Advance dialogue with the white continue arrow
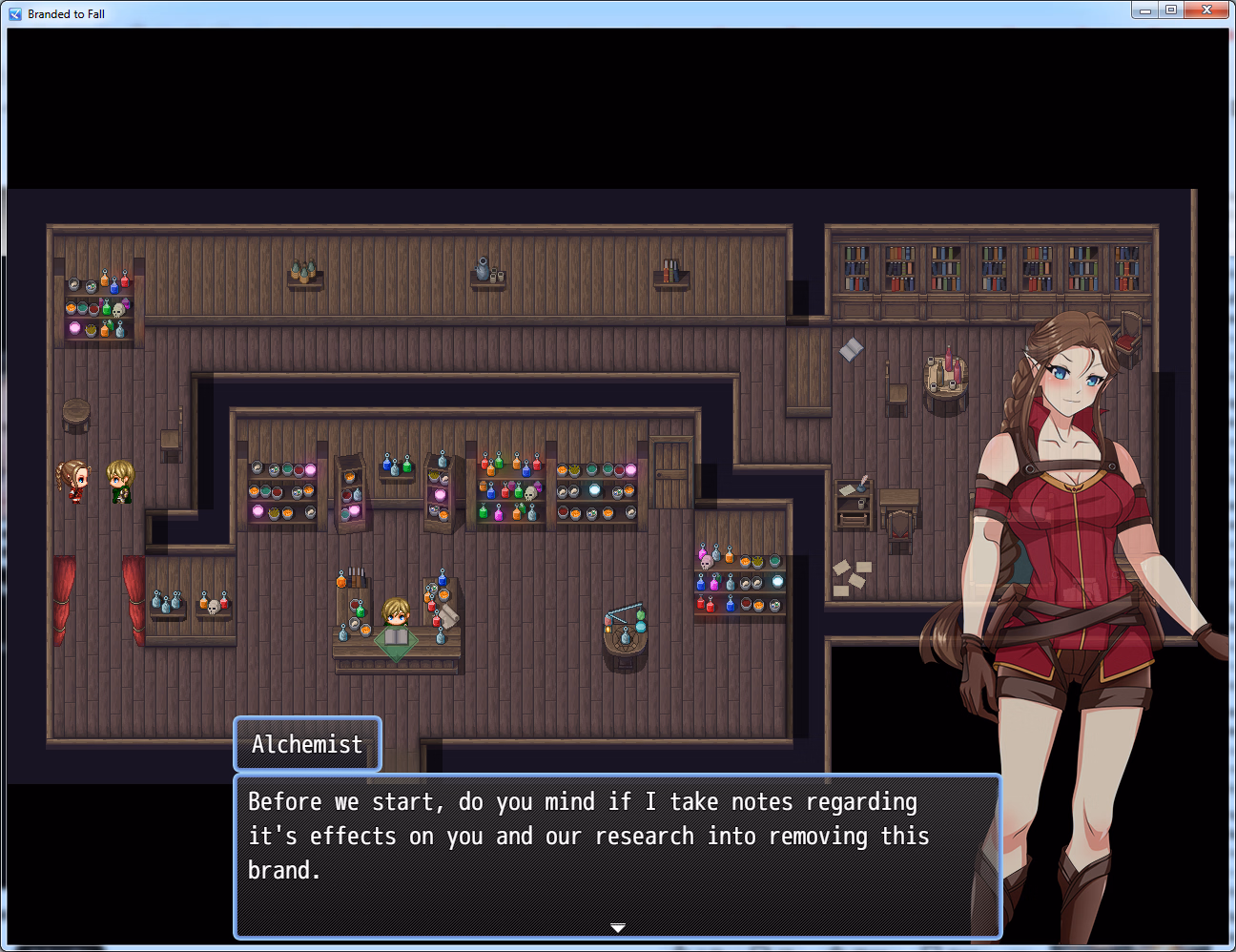 (x=618, y=927)
